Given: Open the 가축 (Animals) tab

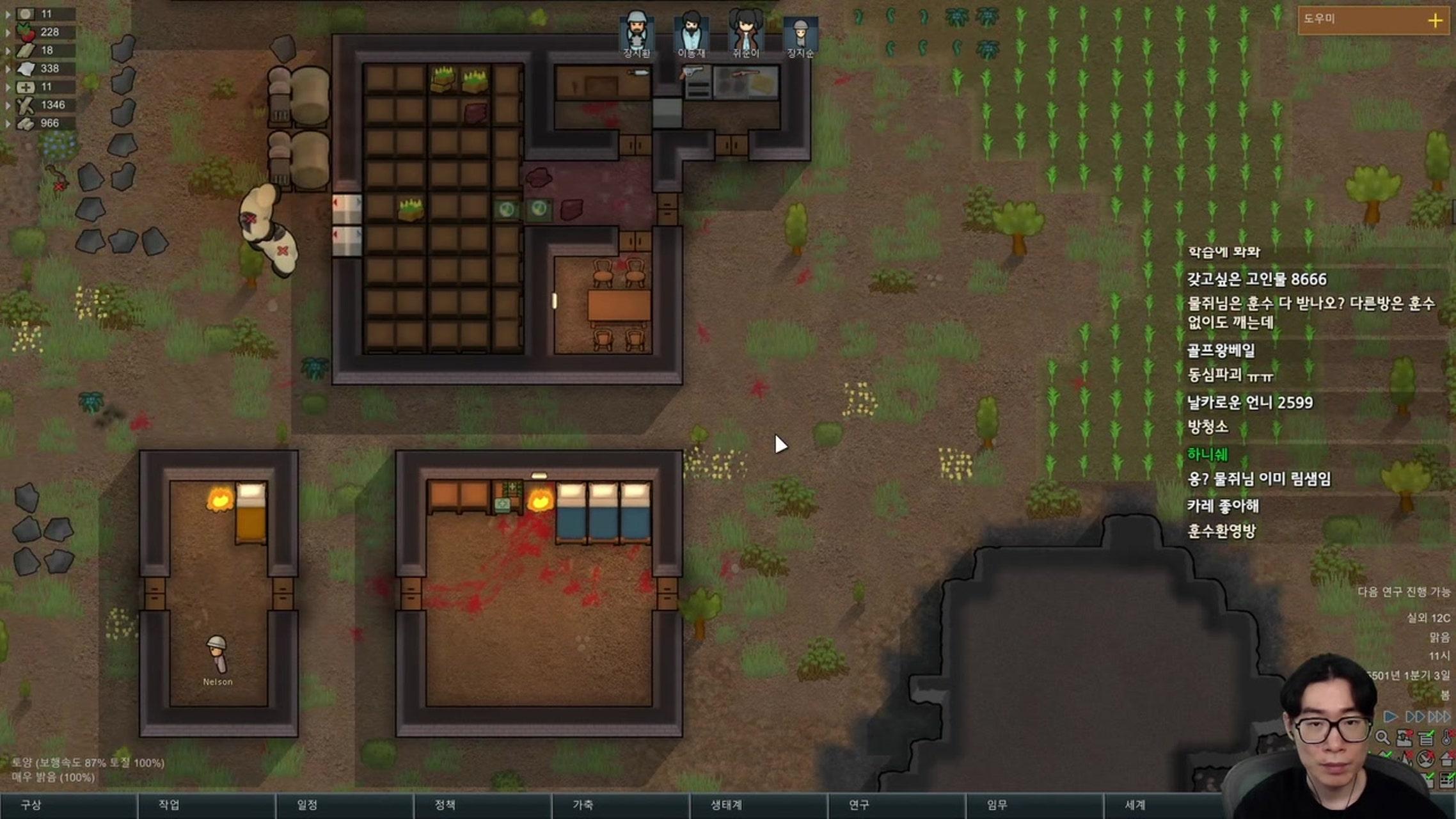Looking at the screenshot, I should [583, 805].
